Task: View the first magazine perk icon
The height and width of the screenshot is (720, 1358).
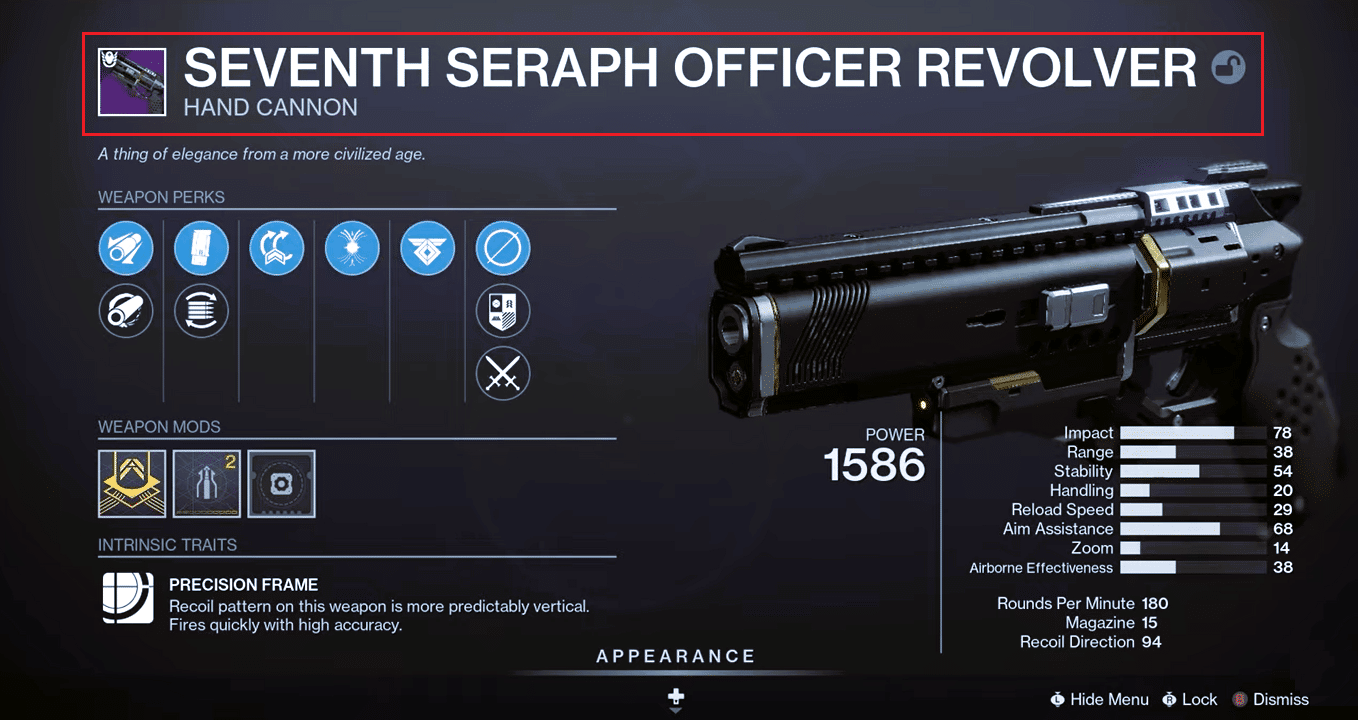Action: click(x=201, y=248)
